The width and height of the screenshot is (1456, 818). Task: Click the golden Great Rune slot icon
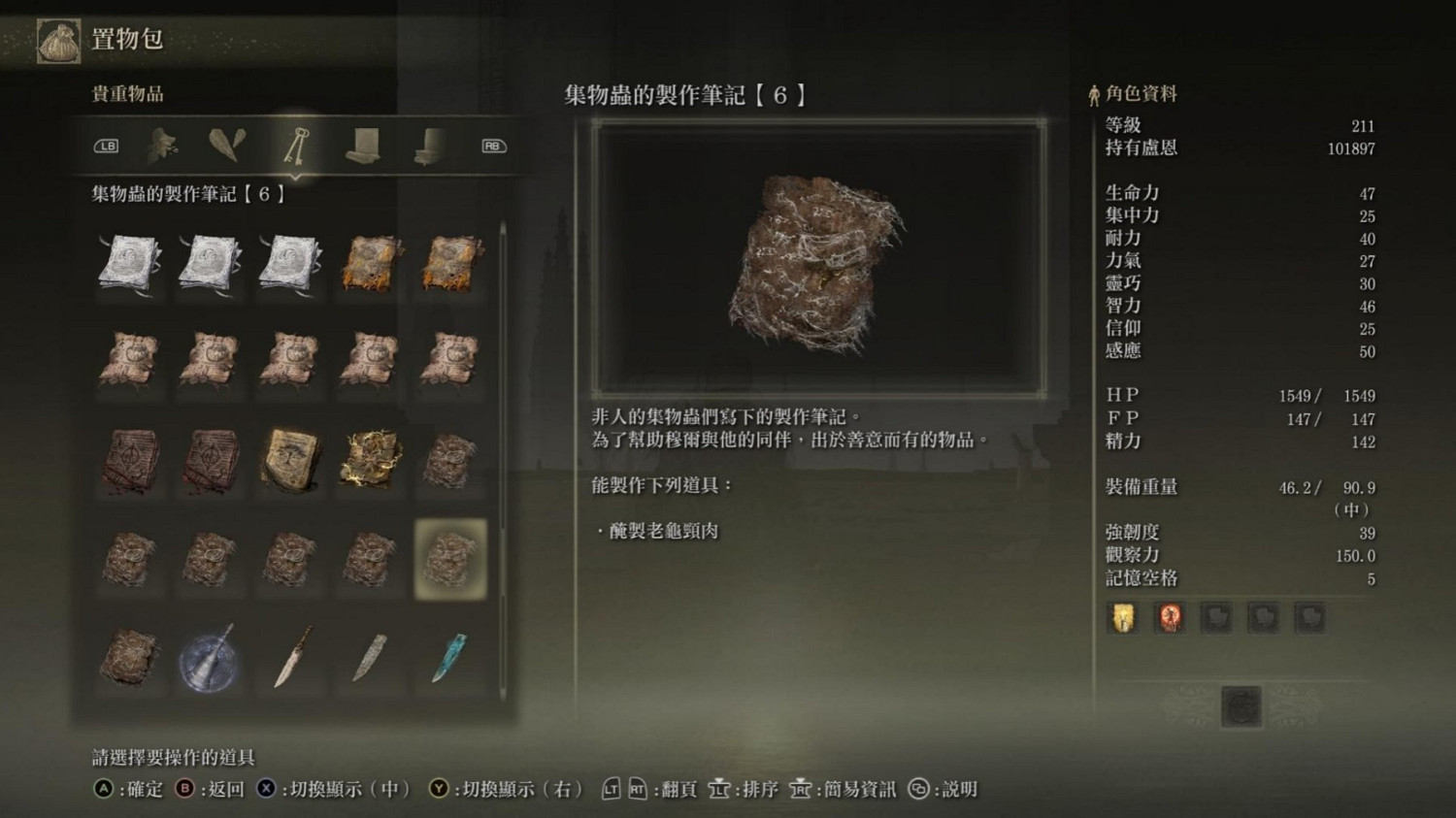pos(1123,617)
